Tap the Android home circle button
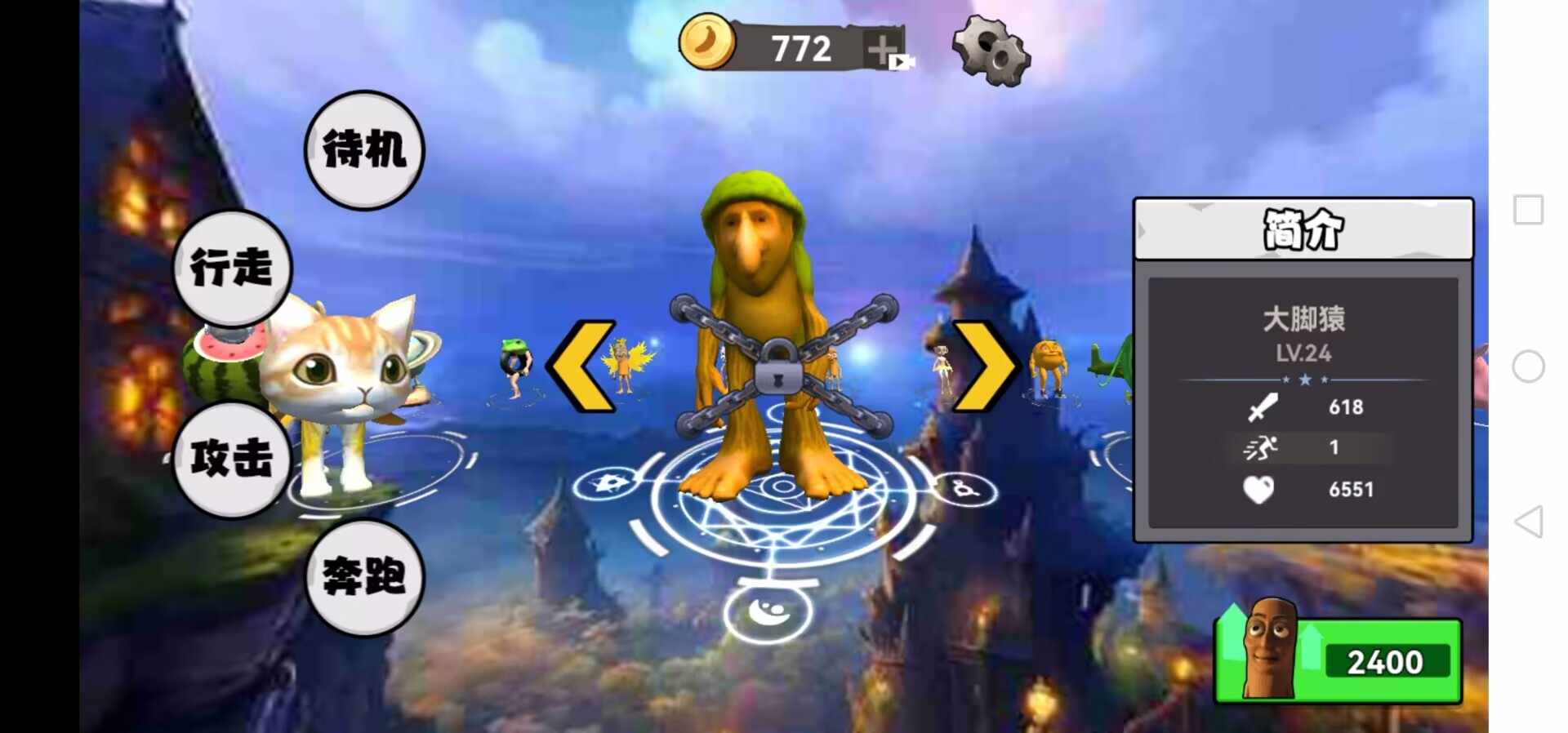Viewport: 1568px width, 733px height. tap(1528, 366)
